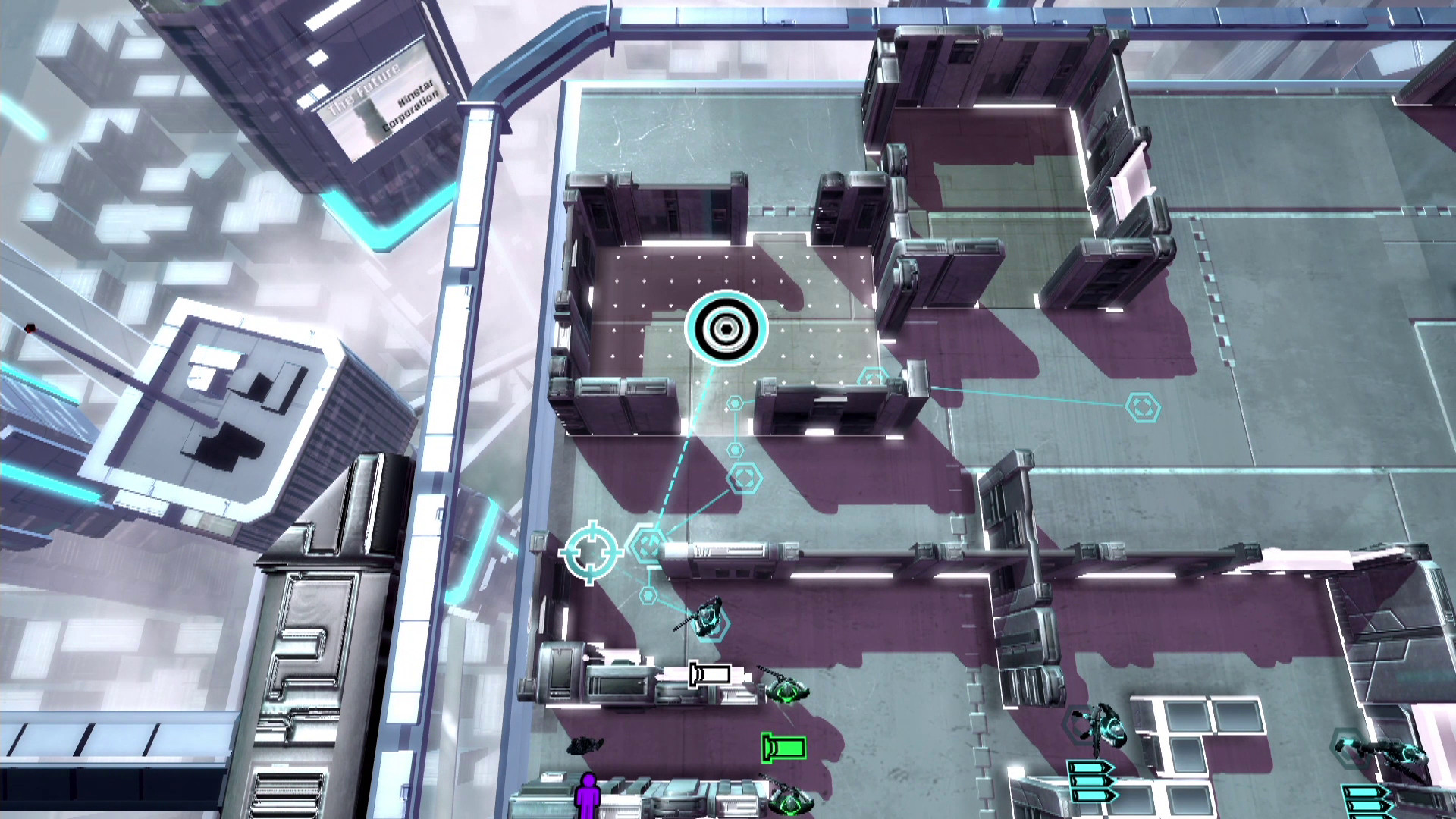Select the white shotgun weapon icon
This screenshot has height=819, width=1456.
(x=709, y=673)
